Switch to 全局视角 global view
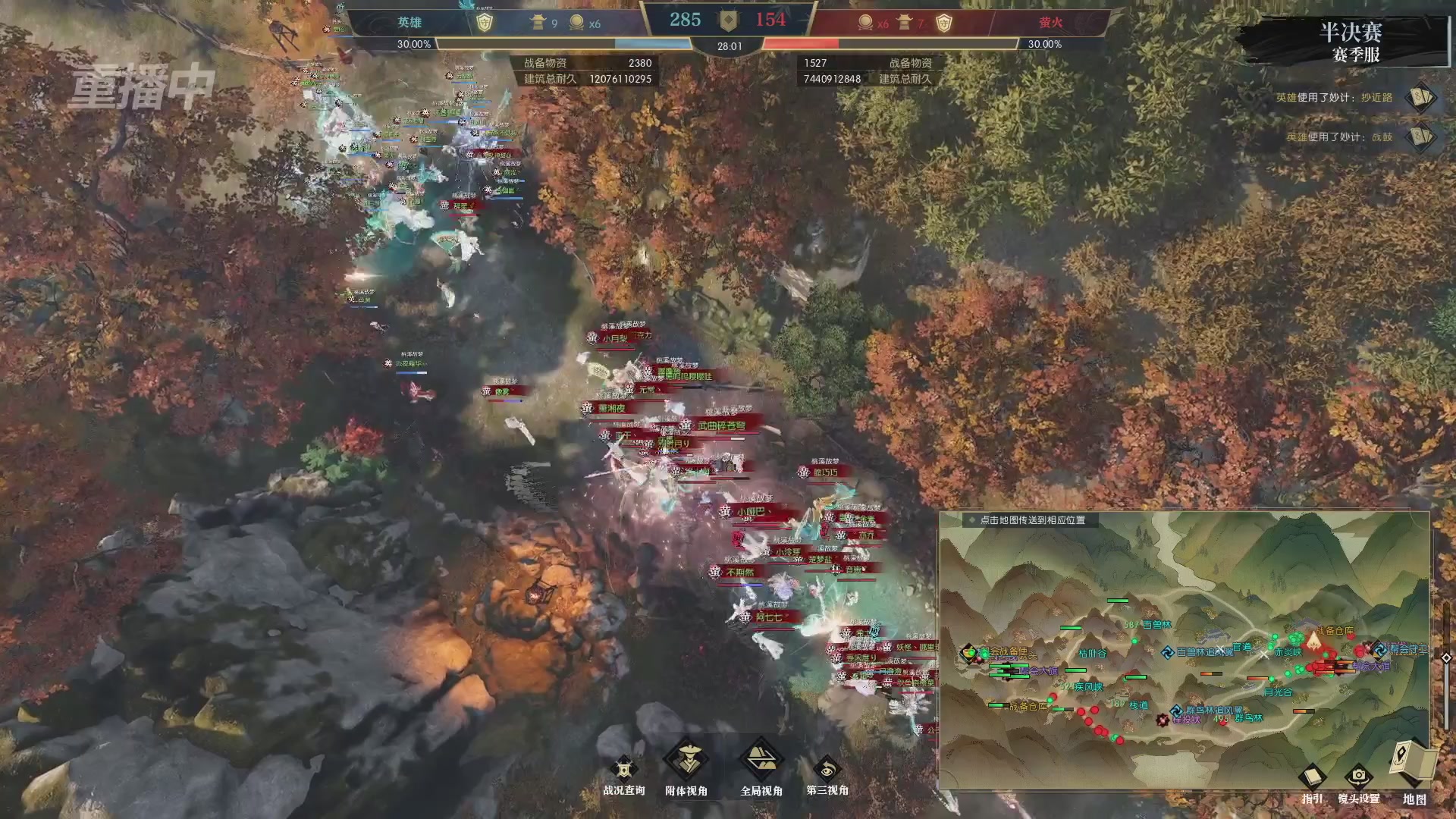Viewport: 1456px width, 819px height. pos(761,761)
